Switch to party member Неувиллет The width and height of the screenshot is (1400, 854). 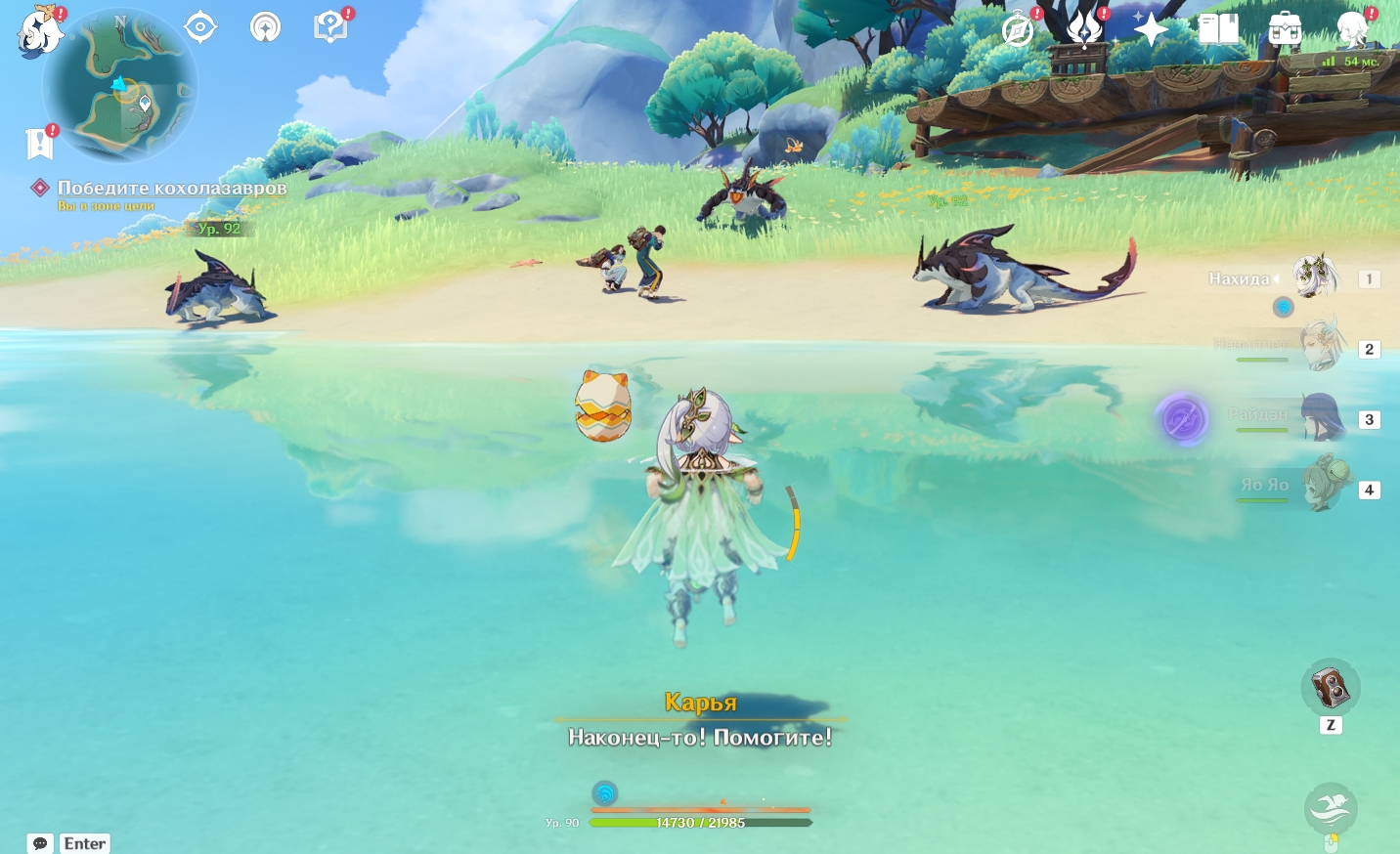point(1320,347)
